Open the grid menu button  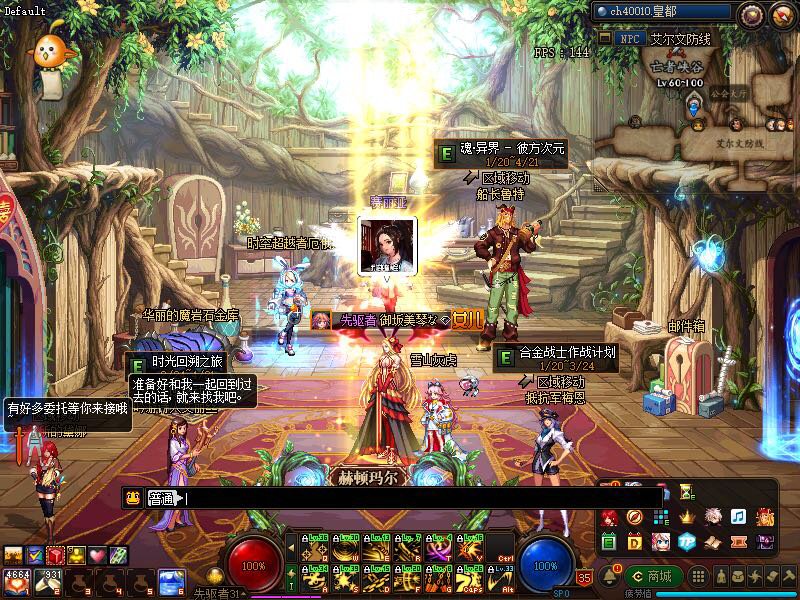(700, 577)
